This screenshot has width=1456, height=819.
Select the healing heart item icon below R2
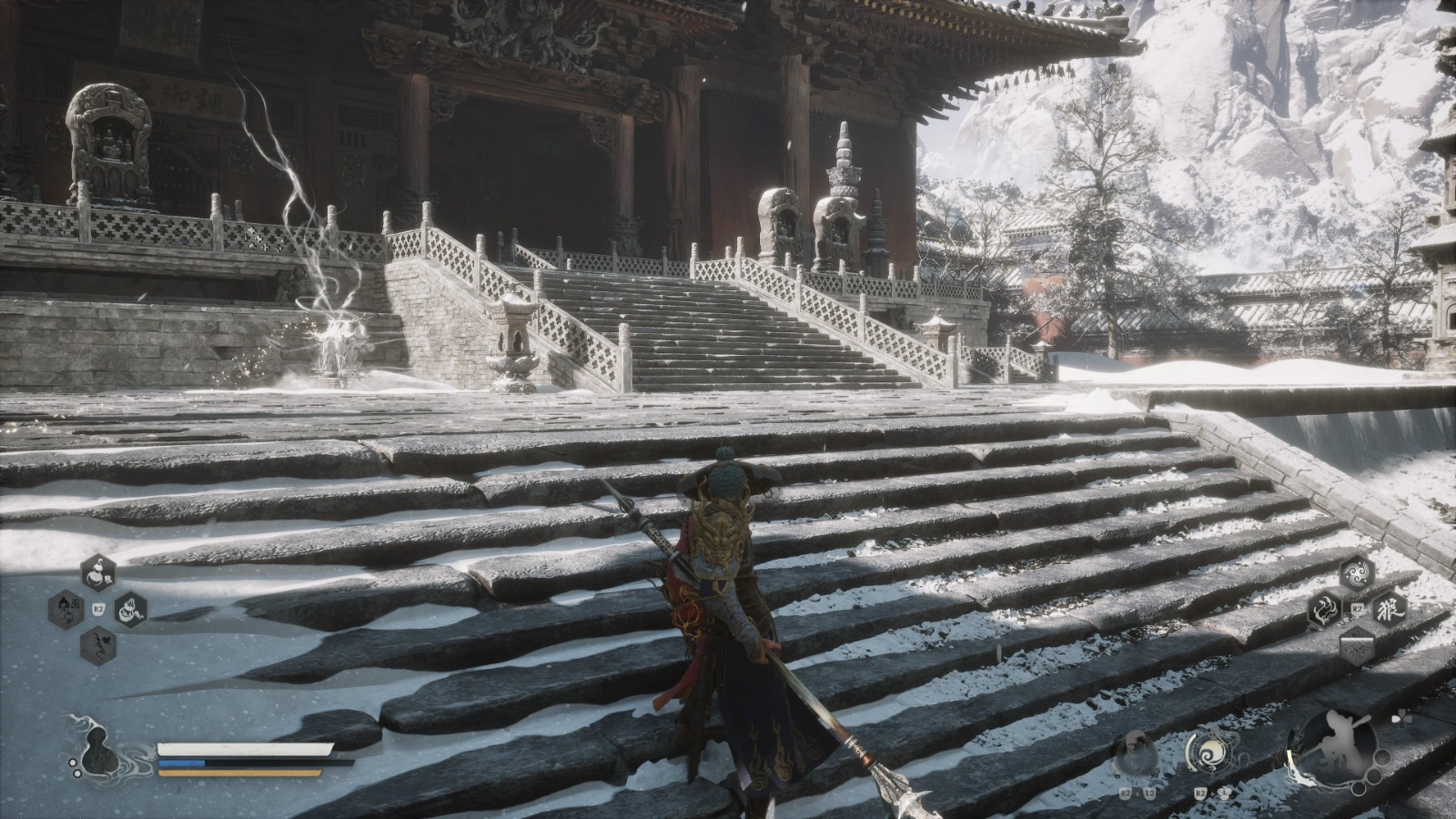pyautogui.click(x=100, y=644)
